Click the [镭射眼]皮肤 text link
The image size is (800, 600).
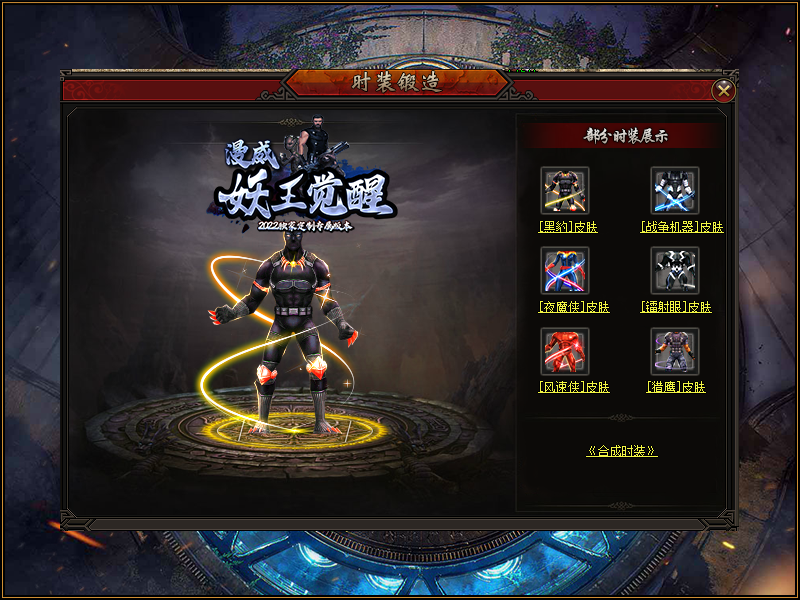click(676, 307)
